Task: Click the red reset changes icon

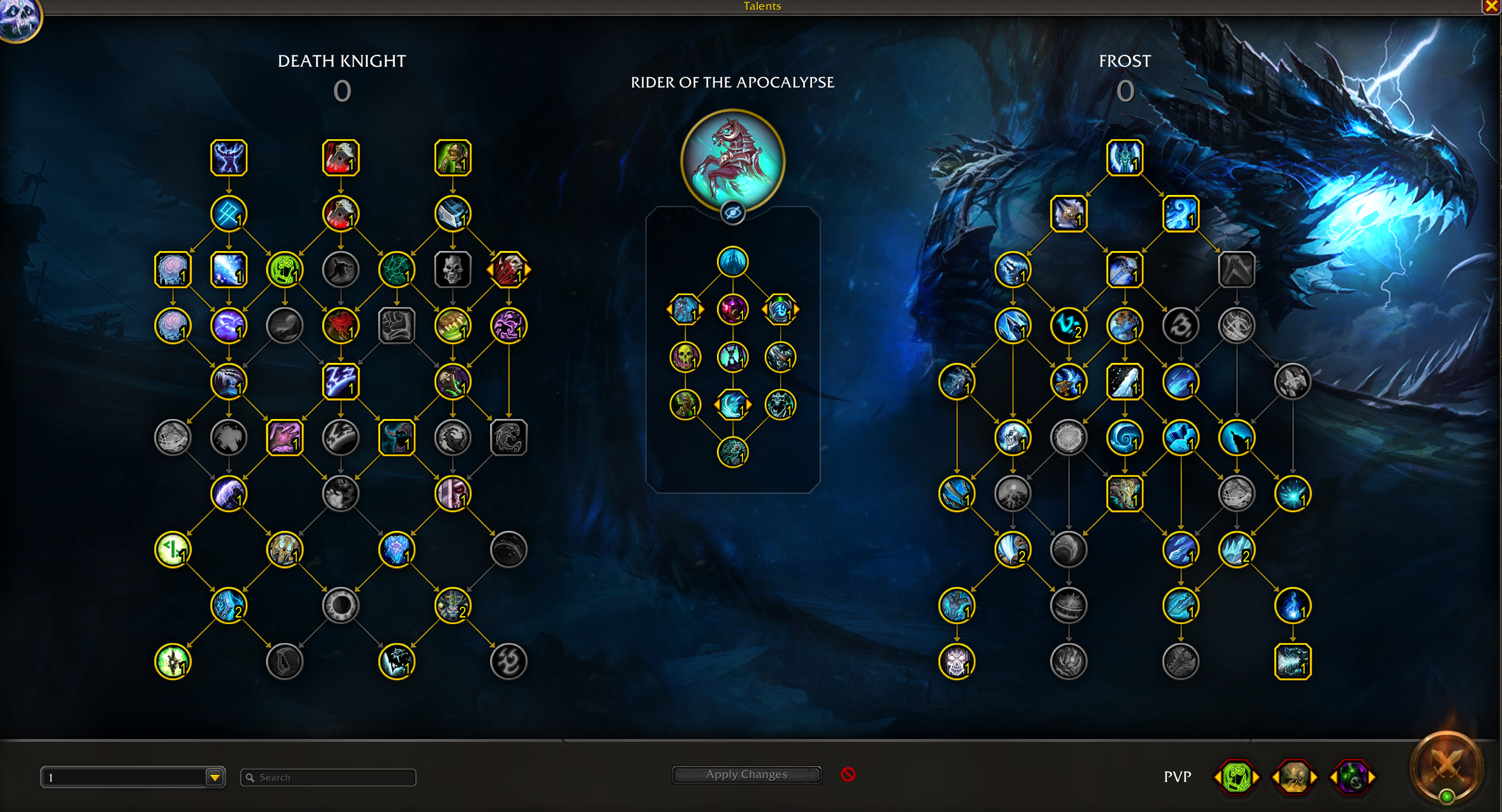Action: [848, 774]
